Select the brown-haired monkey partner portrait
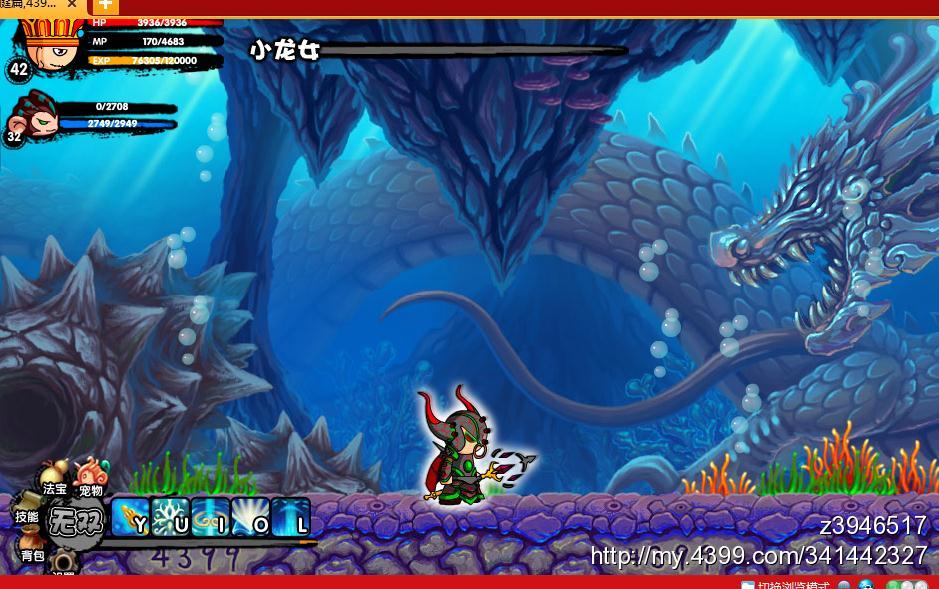This screenshot has height=589, width=939. (x=35, y=116)
